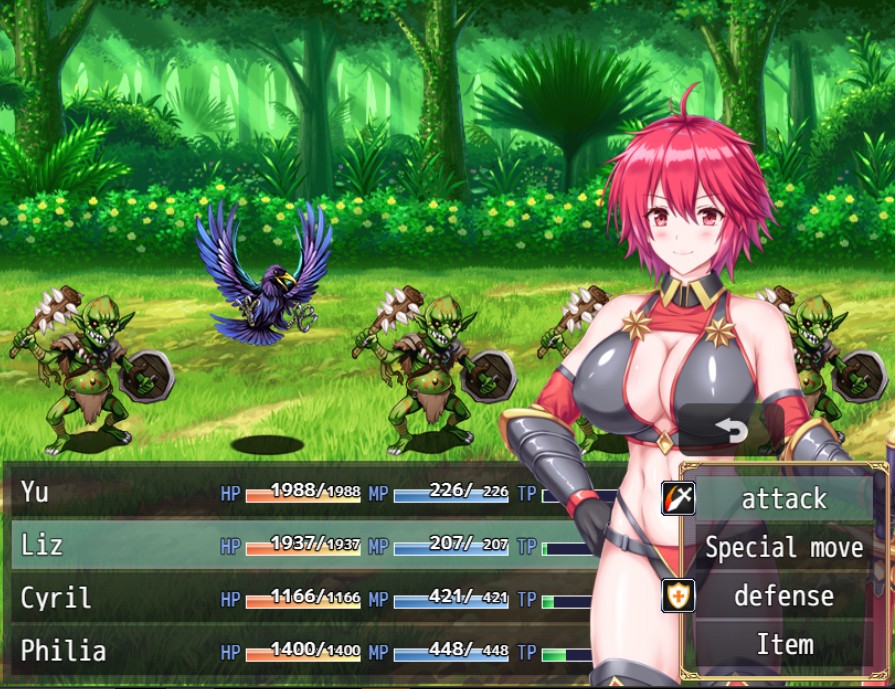Screen dimensions: 895x689
Task: Open the Item menu
Action: pos(784,645)
